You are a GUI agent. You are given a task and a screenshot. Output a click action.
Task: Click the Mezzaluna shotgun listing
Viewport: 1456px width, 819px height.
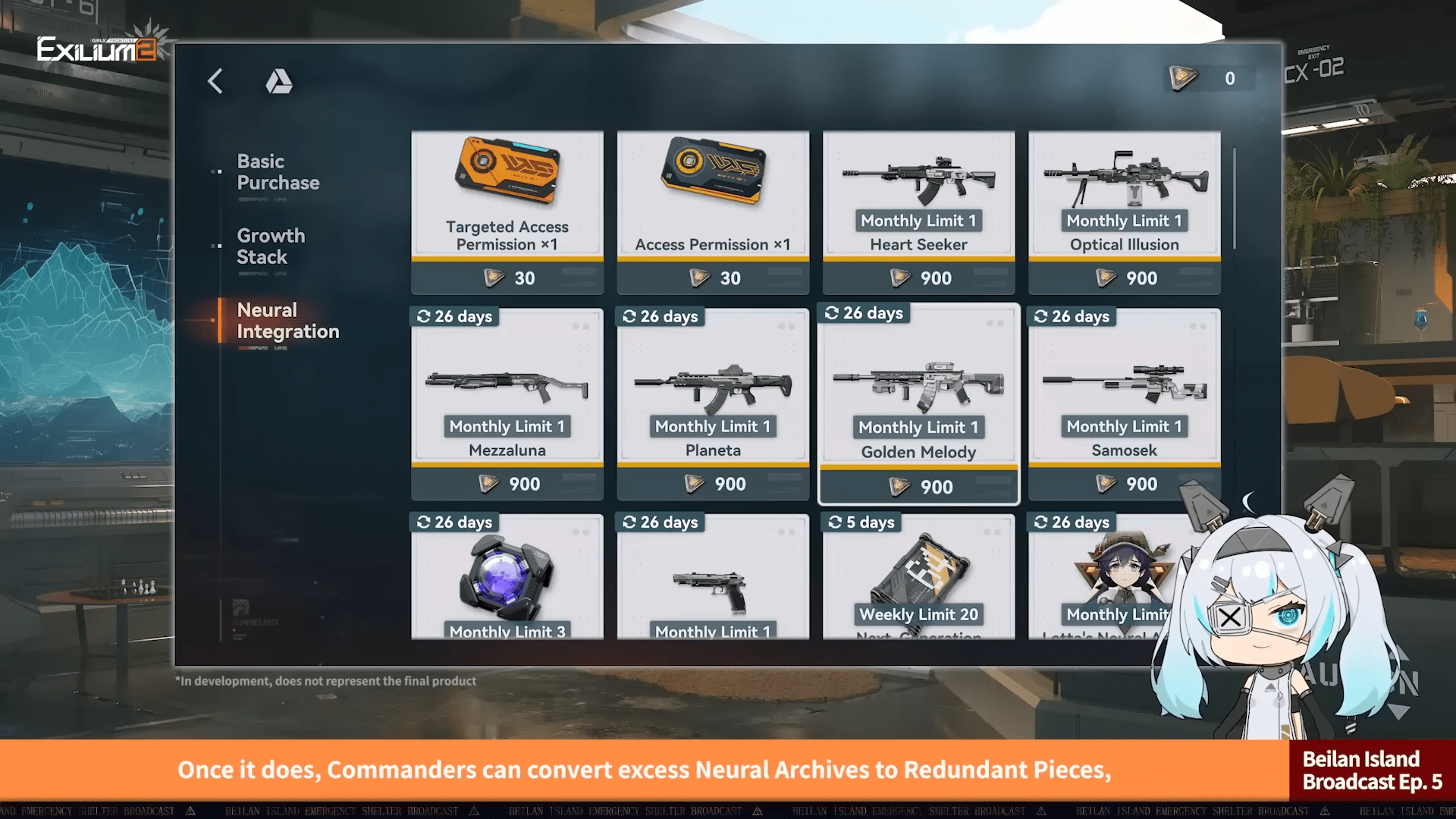(x=507, y=387)
